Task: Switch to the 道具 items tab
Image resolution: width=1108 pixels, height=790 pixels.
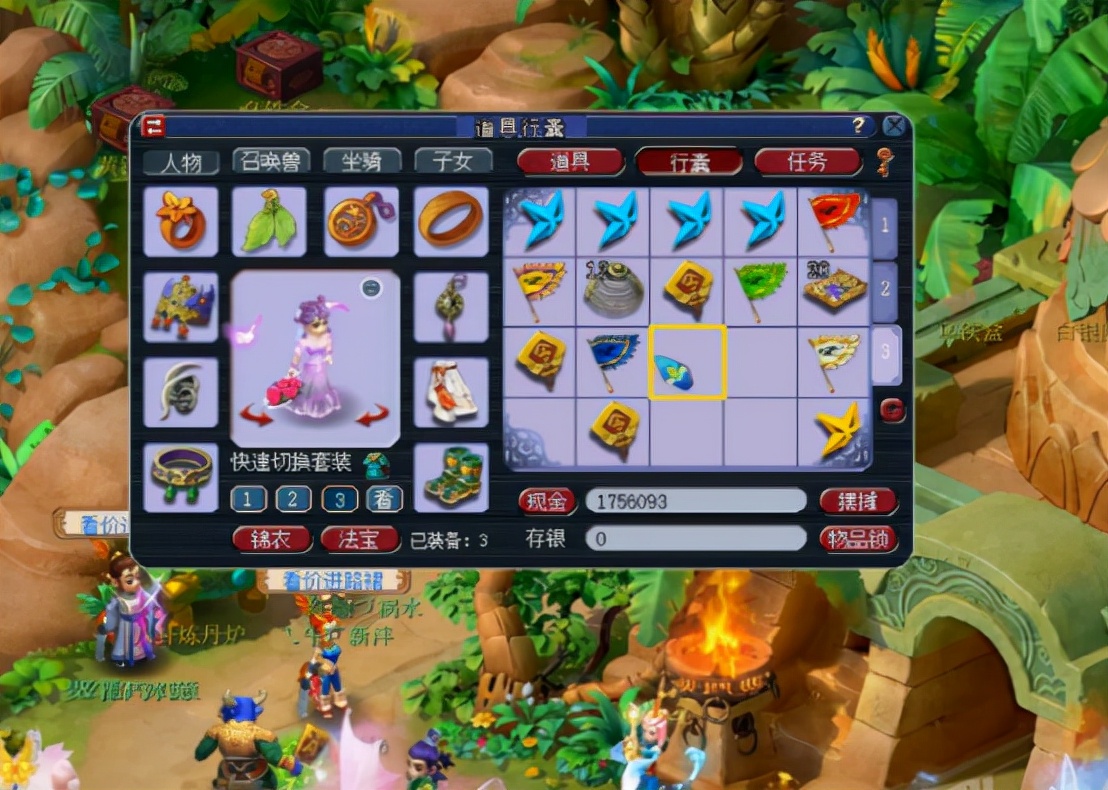Action: pos(570,162)
